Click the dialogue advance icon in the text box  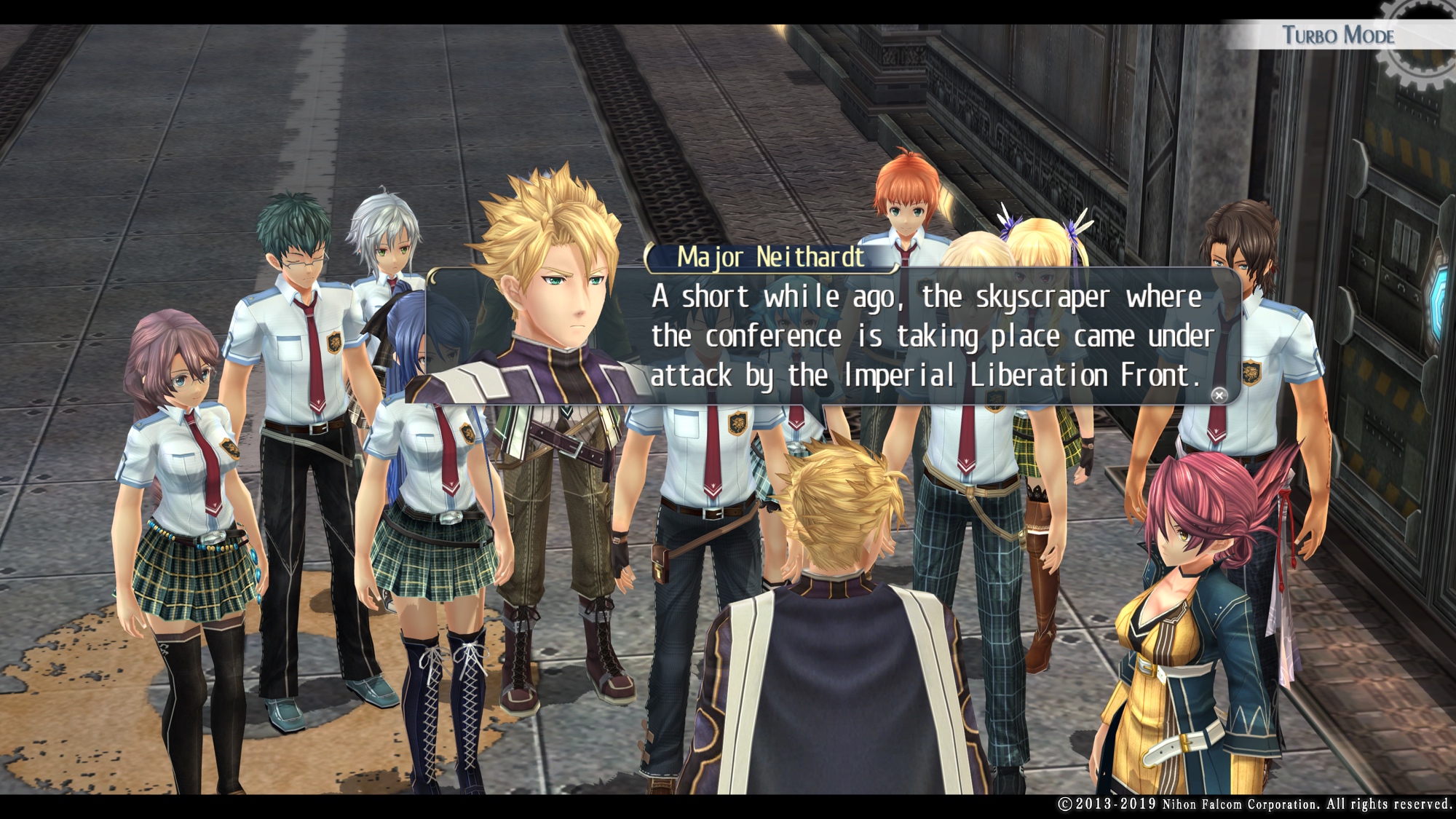(x=1219, y=395)
